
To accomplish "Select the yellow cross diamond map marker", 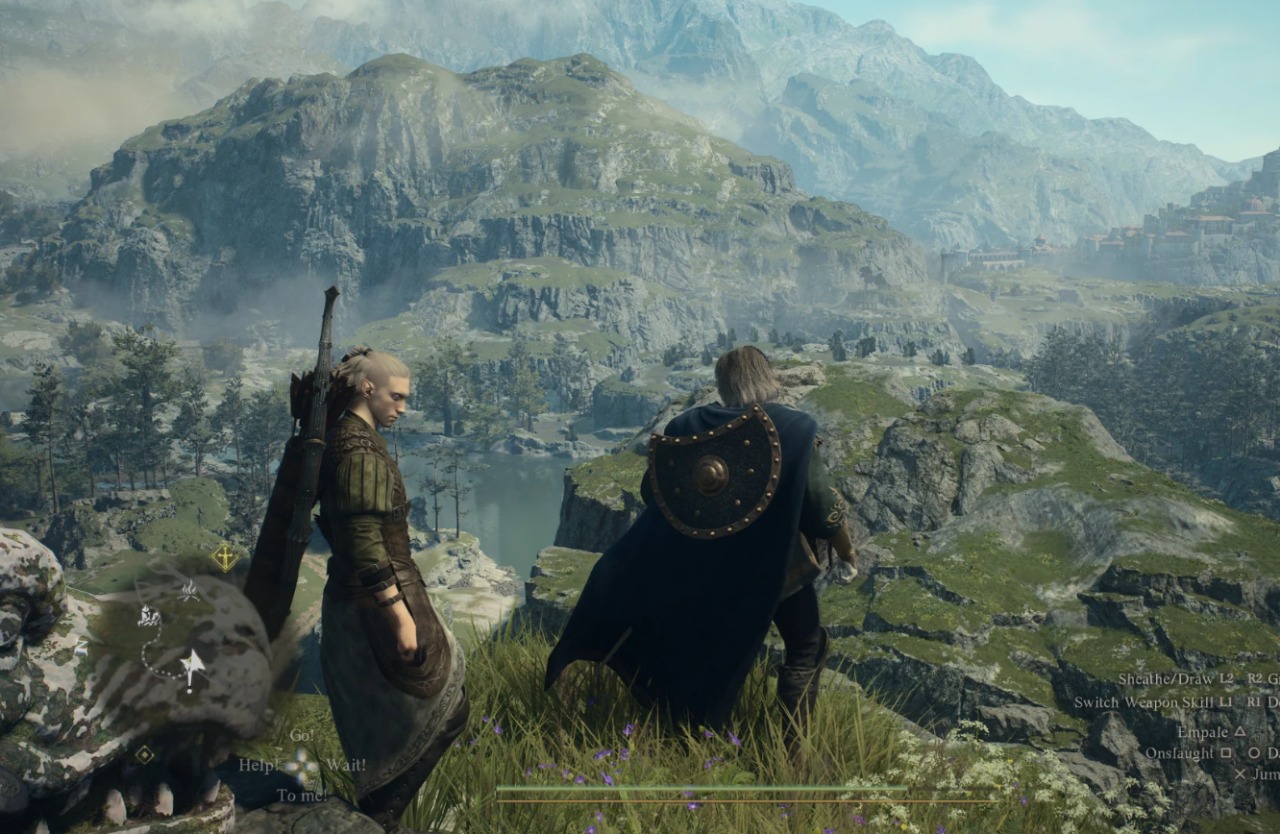I will tap(225, 557).
